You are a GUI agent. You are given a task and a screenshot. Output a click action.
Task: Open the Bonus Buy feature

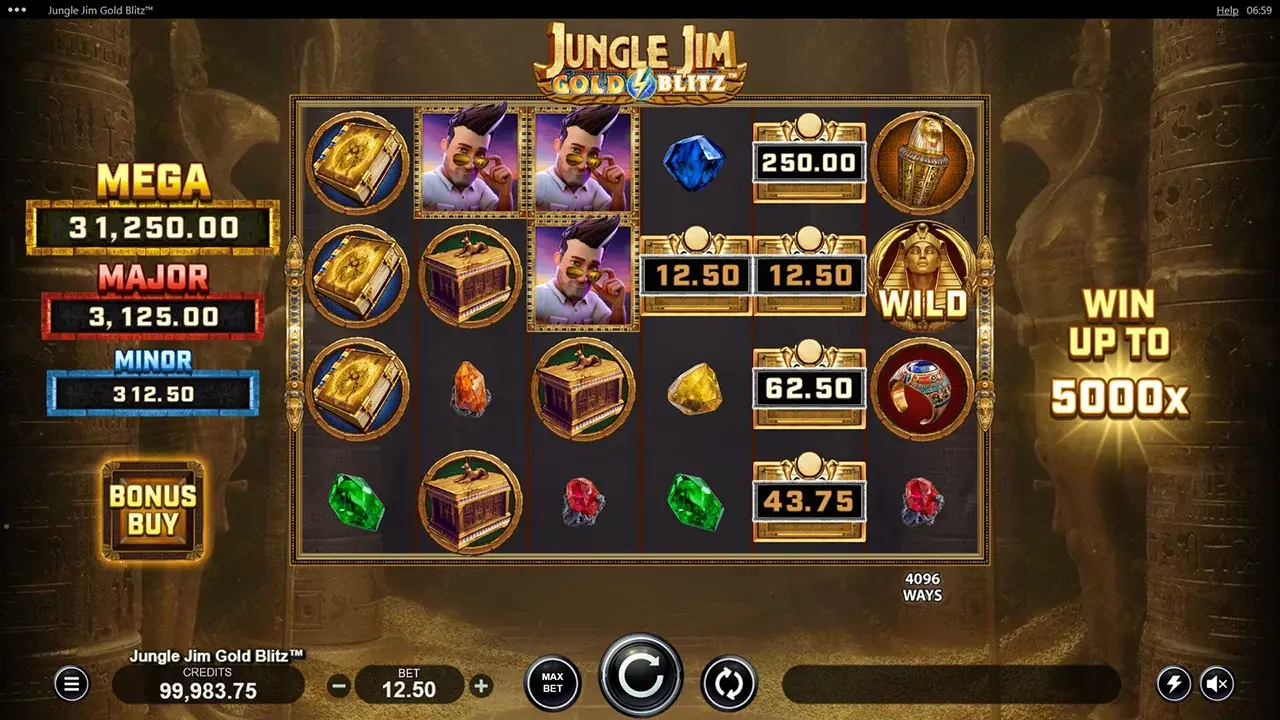point(152,510)
